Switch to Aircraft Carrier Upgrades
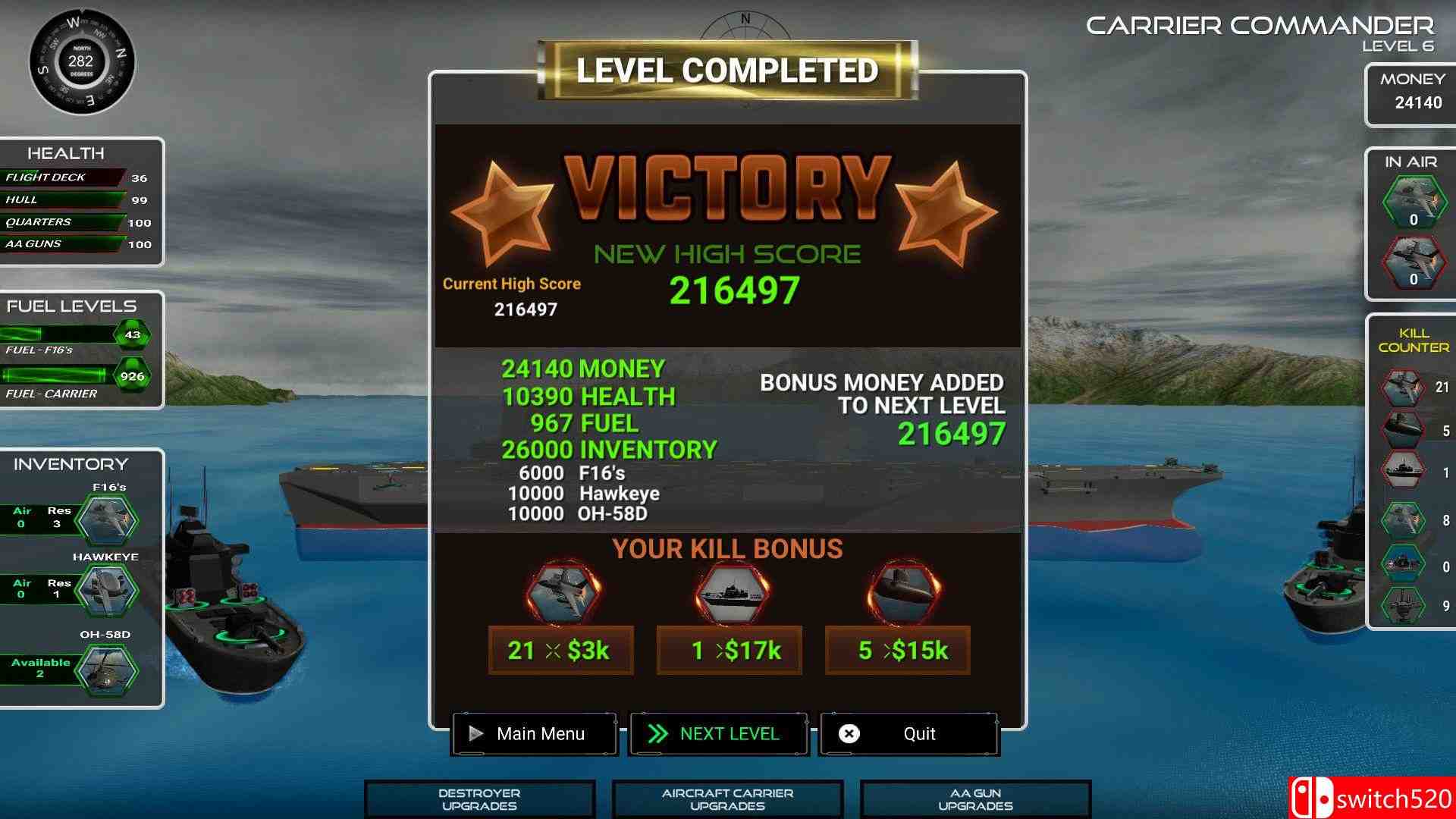Viewport: 1456px width, 819px height. tap(726, 798)
